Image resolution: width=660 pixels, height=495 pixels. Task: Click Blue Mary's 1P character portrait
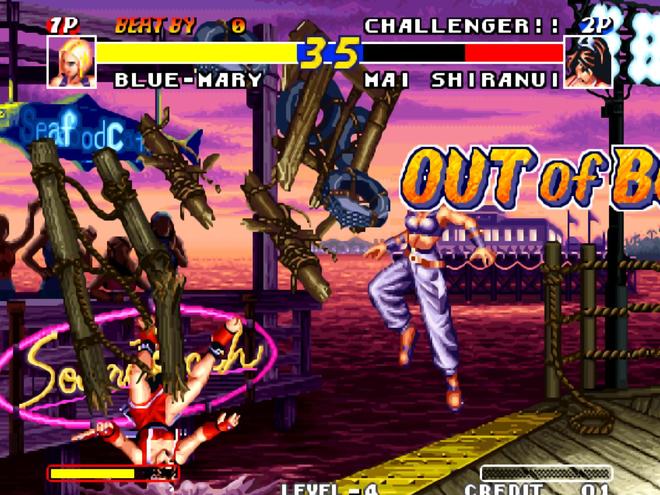(x=71, y=62)
